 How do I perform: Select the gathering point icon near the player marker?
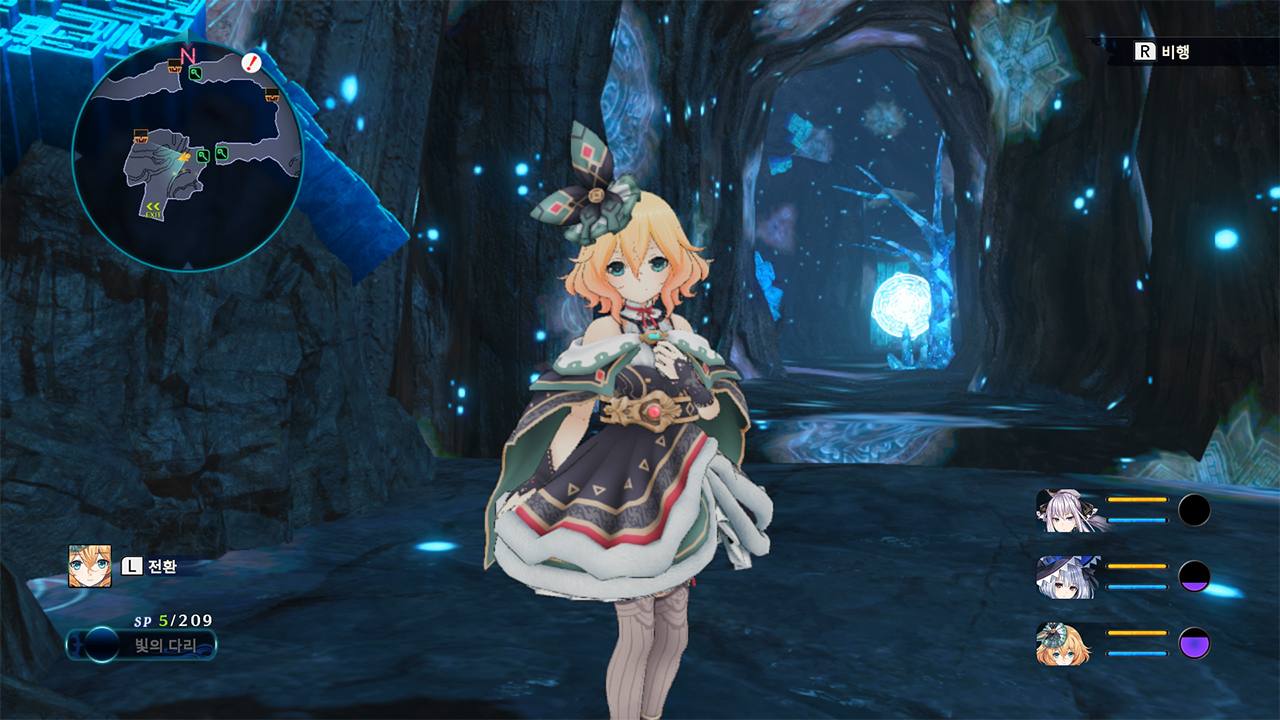[x=202, y=157]
